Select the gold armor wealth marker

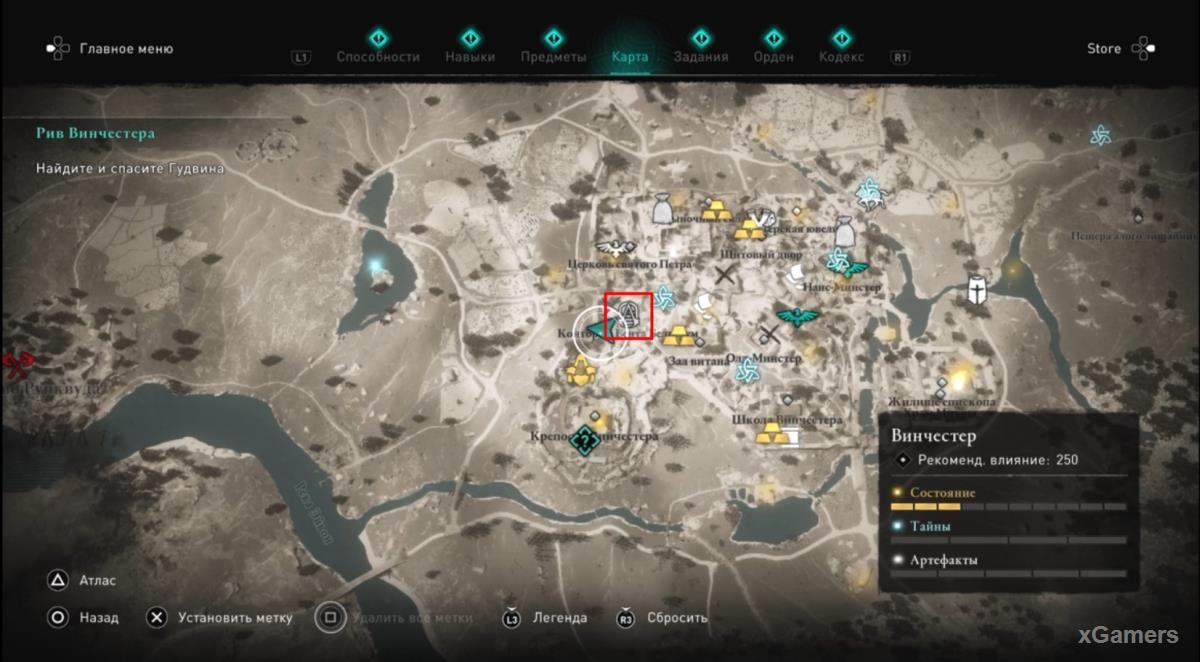click(579, 372)
